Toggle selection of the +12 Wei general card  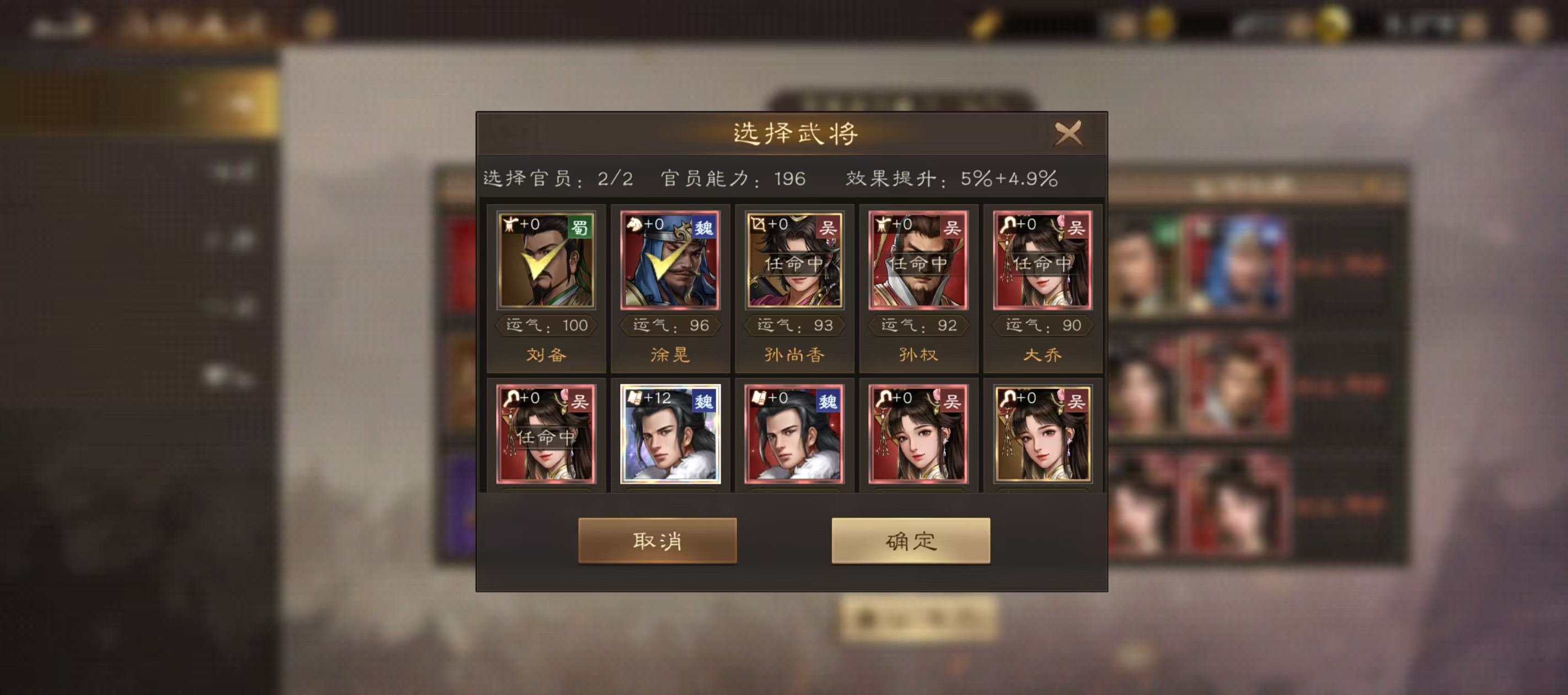pos(669,436)
